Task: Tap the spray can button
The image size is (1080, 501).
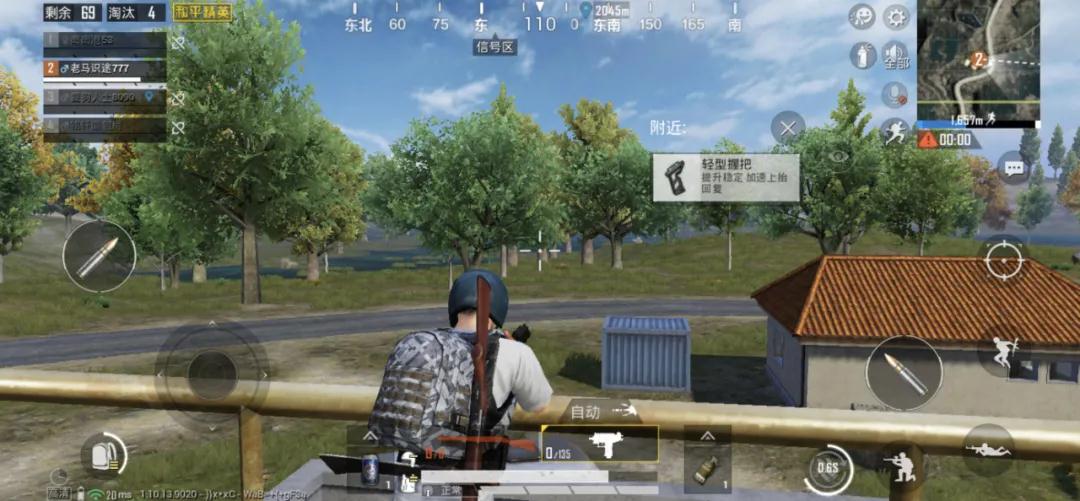Action: 862,55
